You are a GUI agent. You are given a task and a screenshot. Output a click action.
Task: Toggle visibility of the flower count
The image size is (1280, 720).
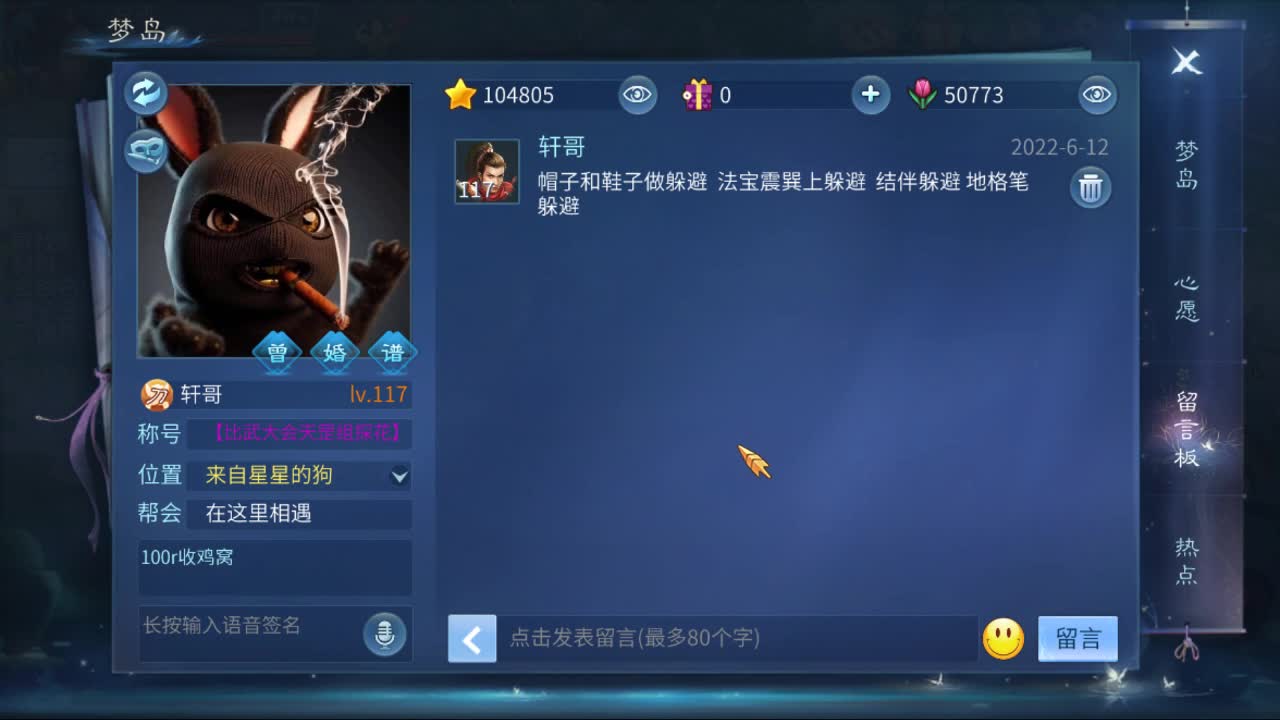pyautogui.click(x=1096, y=94)
